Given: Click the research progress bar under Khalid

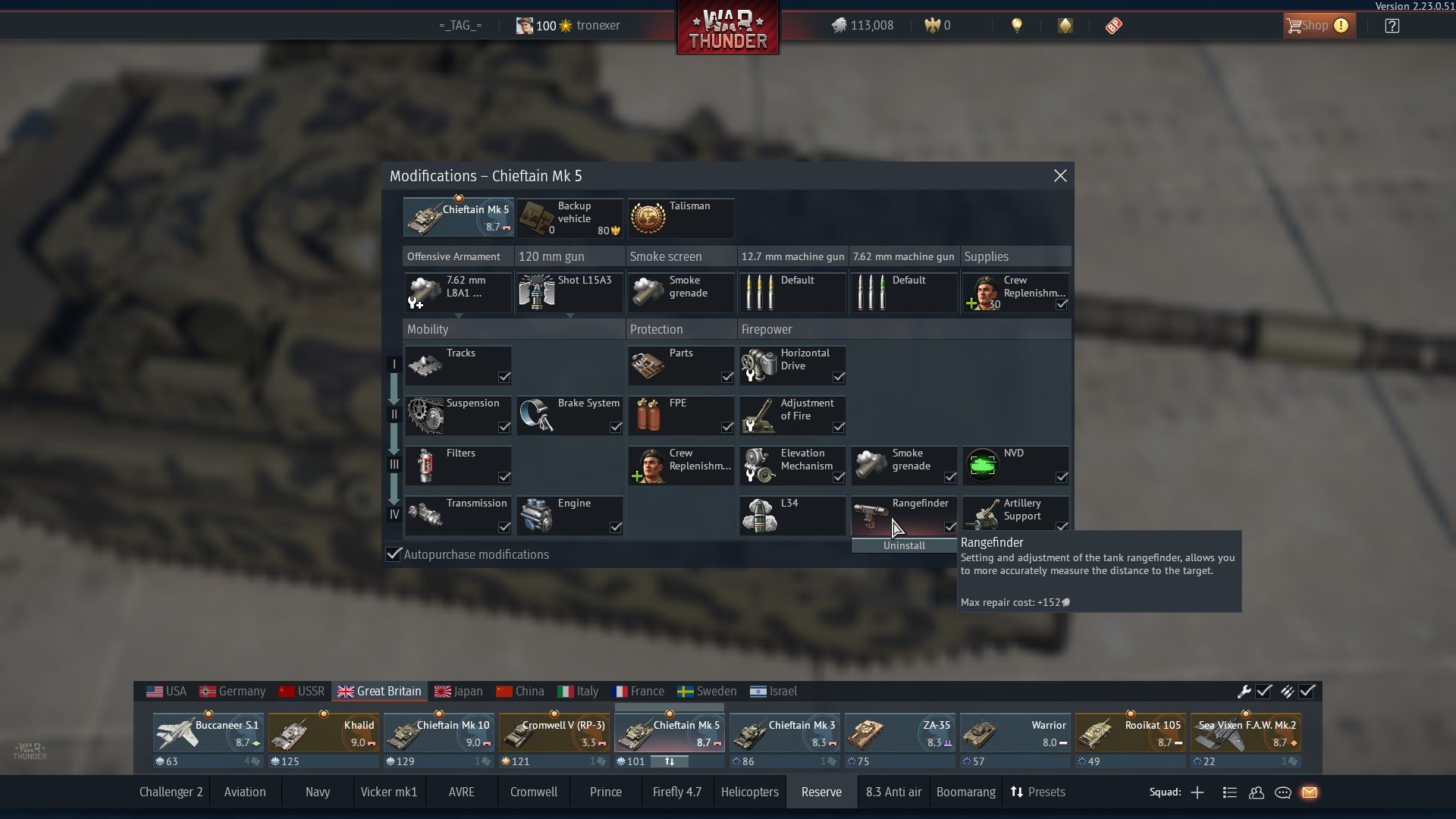Looking at the screenshot, I should [x=324, y=761].
